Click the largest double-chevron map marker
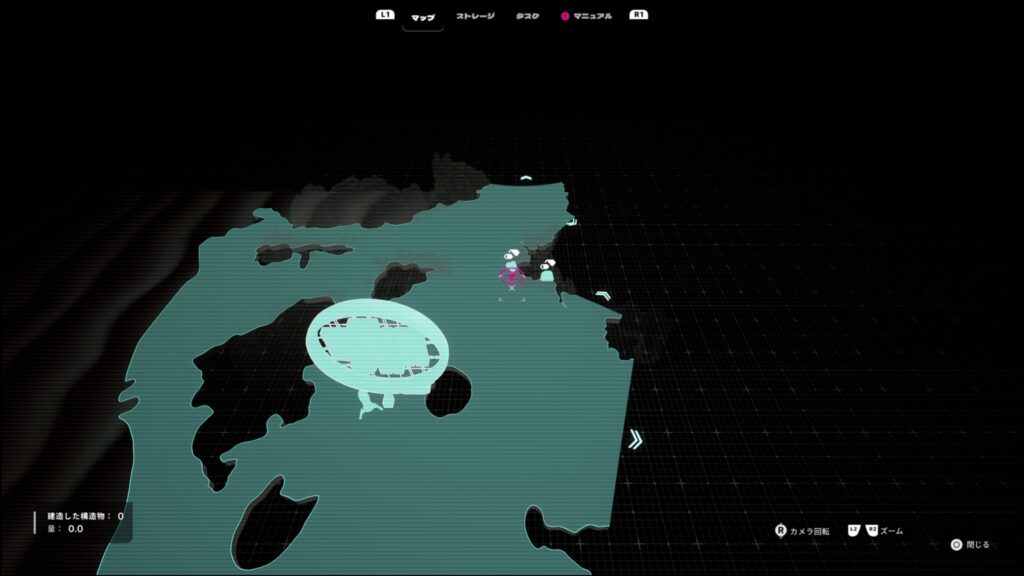The image size is (1024, 576). [x=635, y=439]
